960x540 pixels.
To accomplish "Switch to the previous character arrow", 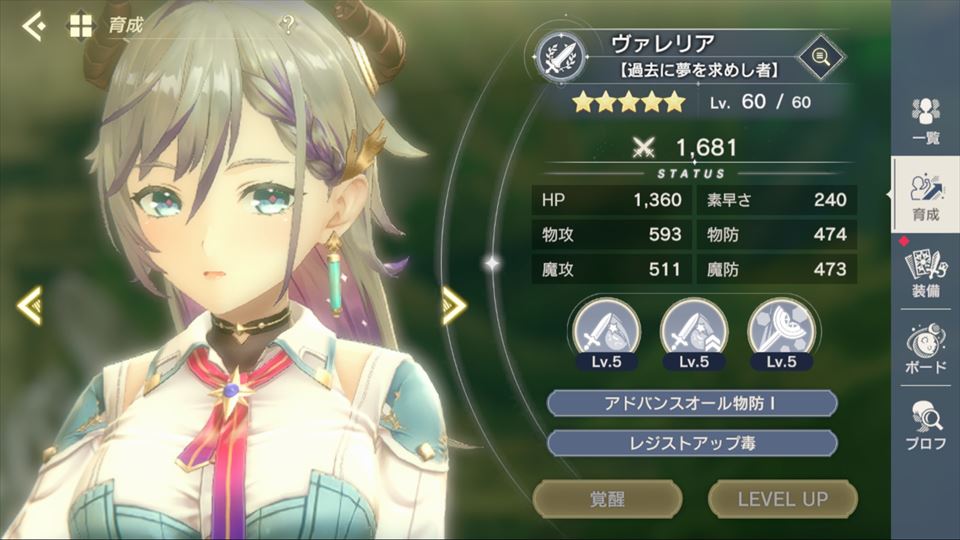I will point(28,305).
